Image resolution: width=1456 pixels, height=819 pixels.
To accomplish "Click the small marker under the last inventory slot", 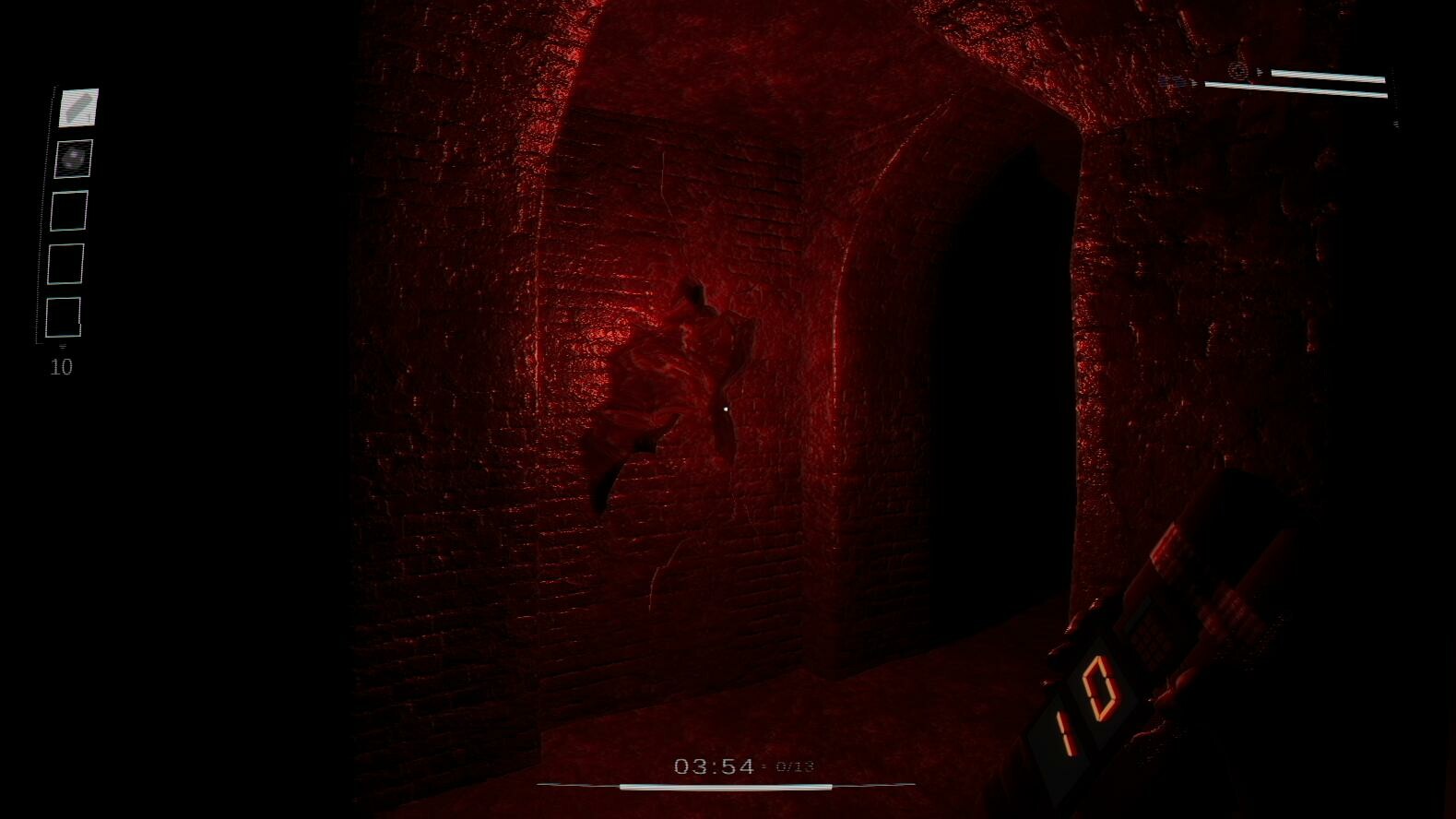I will [x=62, y=348].
